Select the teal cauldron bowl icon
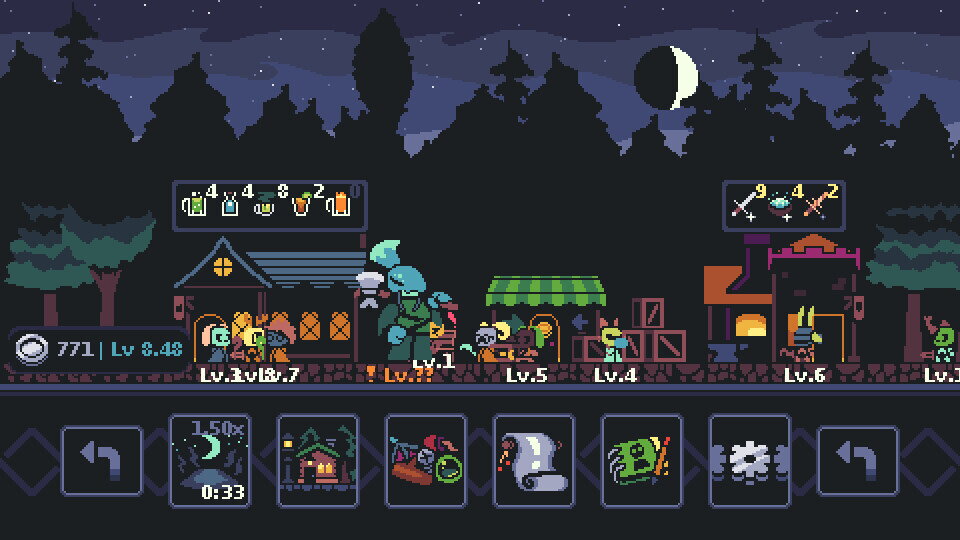960x540 pixels. [780, 205]
